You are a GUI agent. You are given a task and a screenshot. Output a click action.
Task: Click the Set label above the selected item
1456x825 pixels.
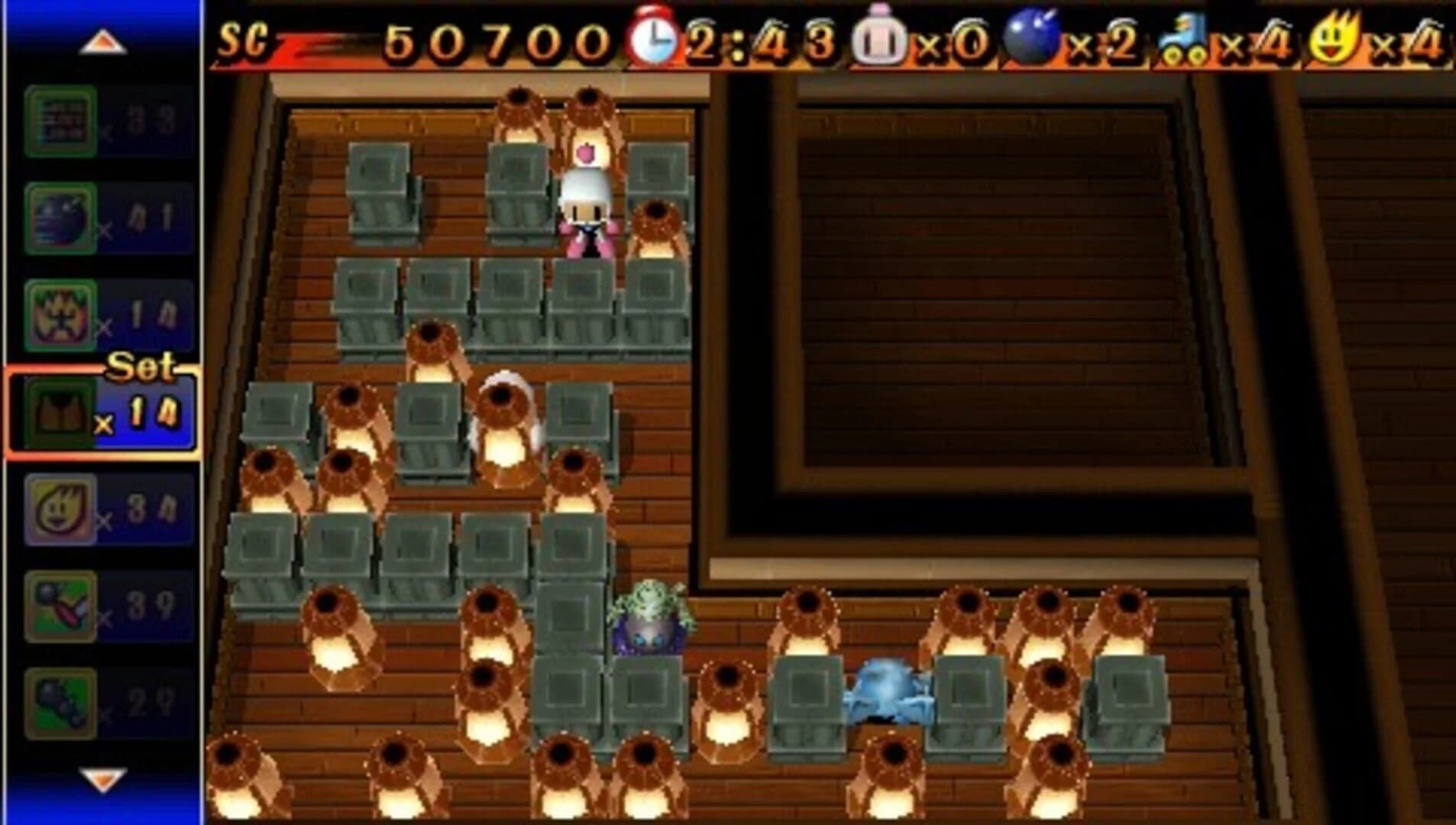[x=140, y=367]
